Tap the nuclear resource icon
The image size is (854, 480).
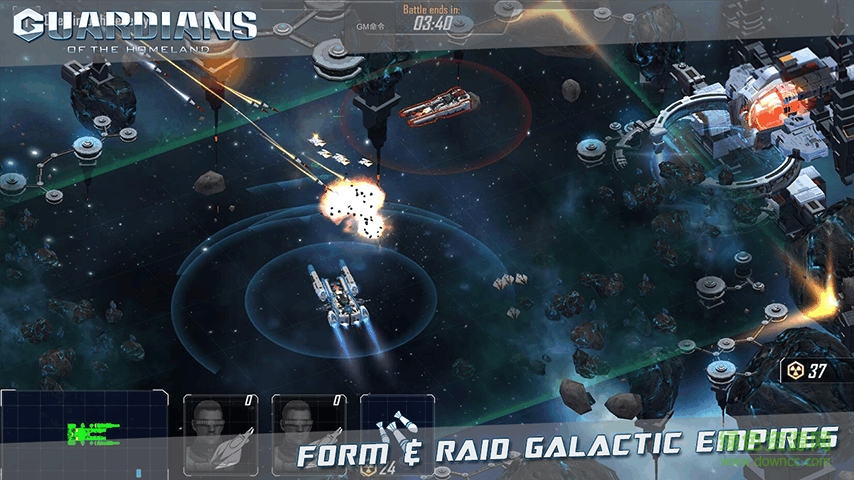(798, 371)
